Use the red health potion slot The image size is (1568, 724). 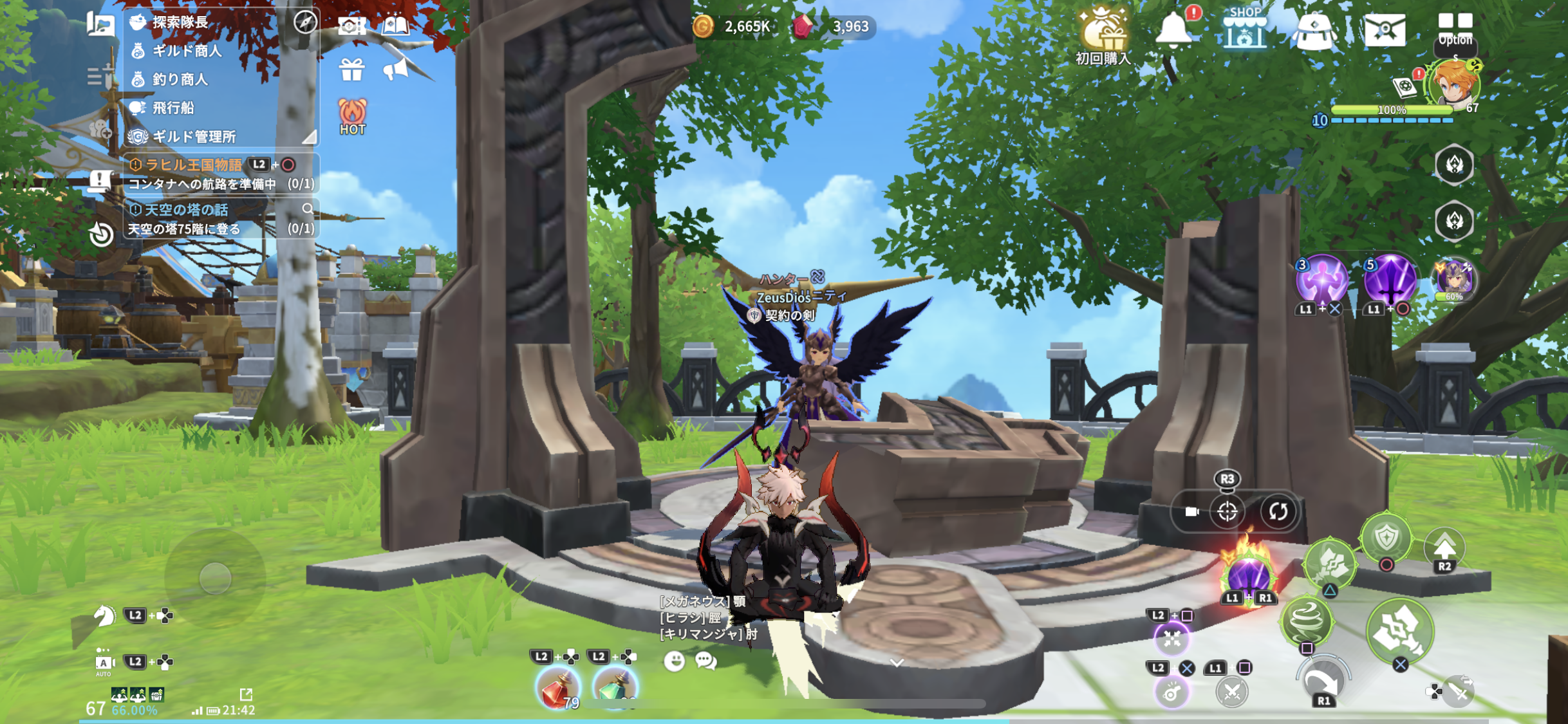point(557,687)
